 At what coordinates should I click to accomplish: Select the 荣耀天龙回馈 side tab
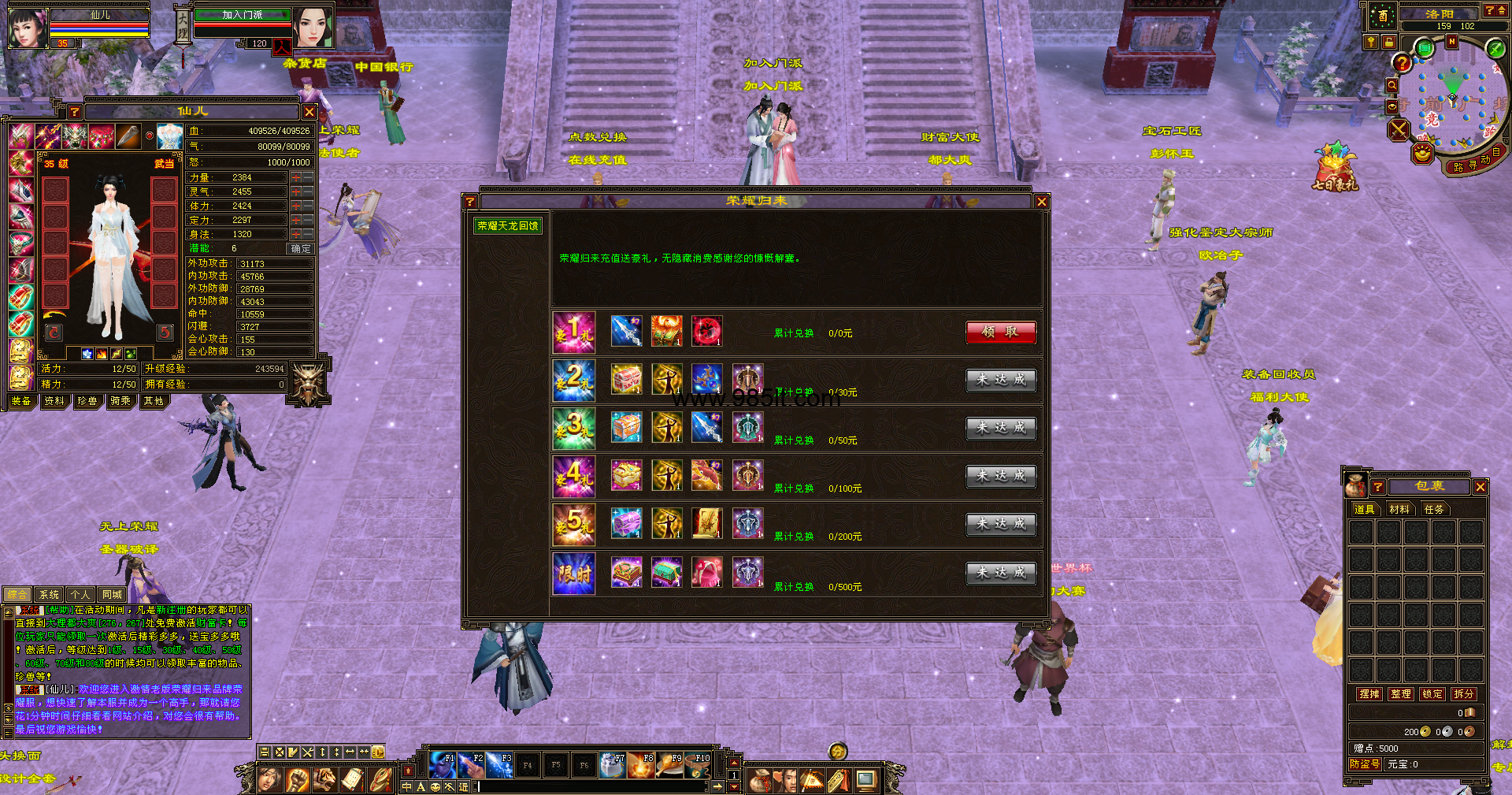click(508, 226)
